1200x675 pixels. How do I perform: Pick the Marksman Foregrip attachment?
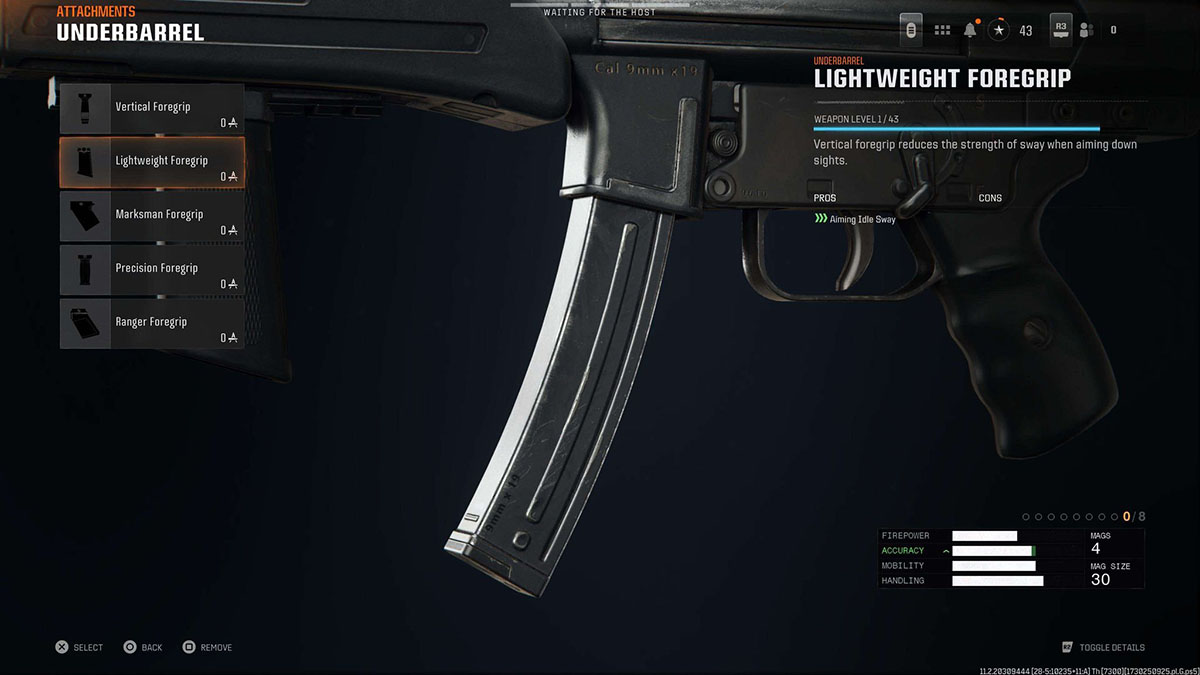(152, 216)
